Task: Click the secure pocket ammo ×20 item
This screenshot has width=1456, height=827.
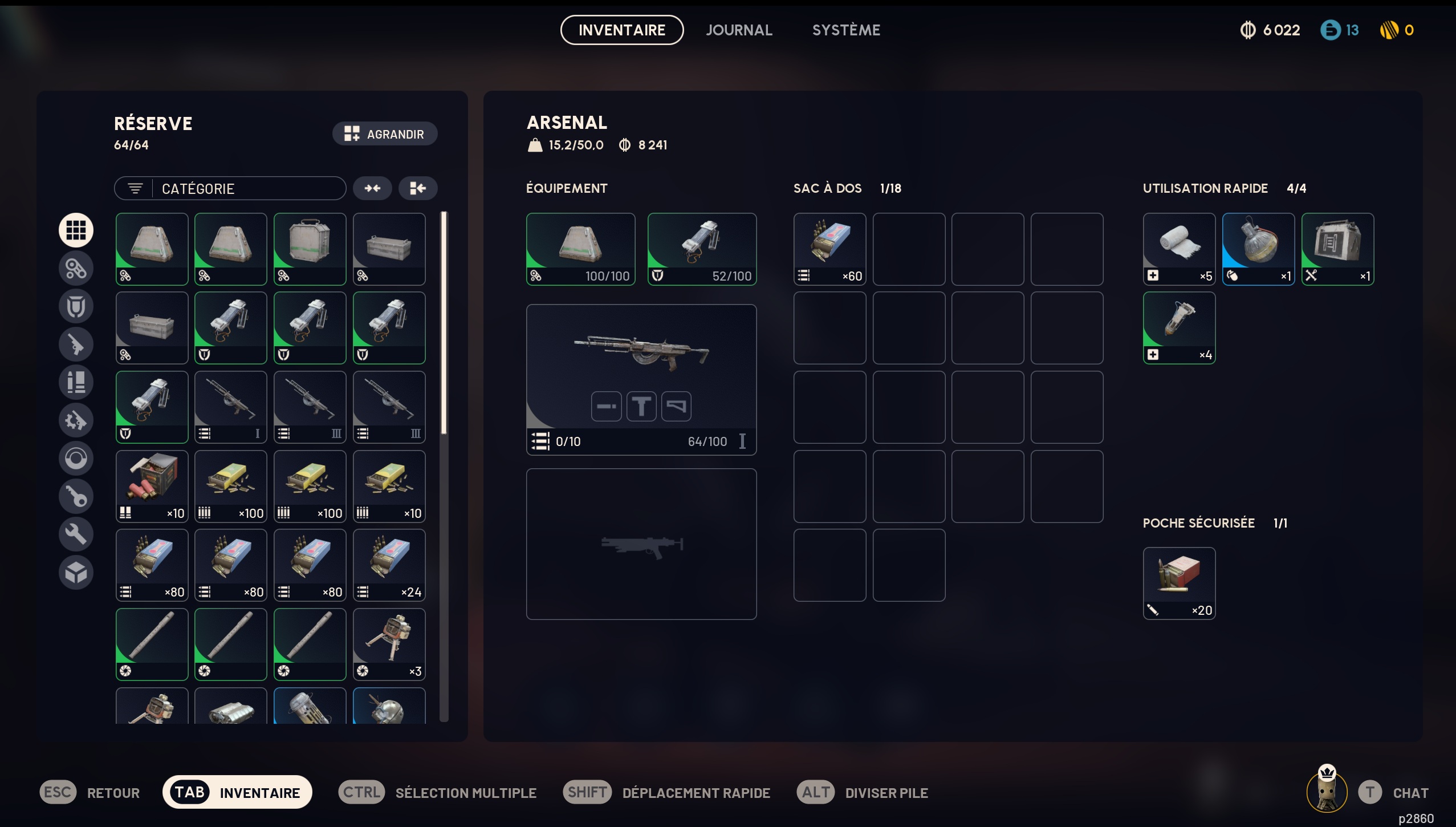Action: coord(1179,583)
